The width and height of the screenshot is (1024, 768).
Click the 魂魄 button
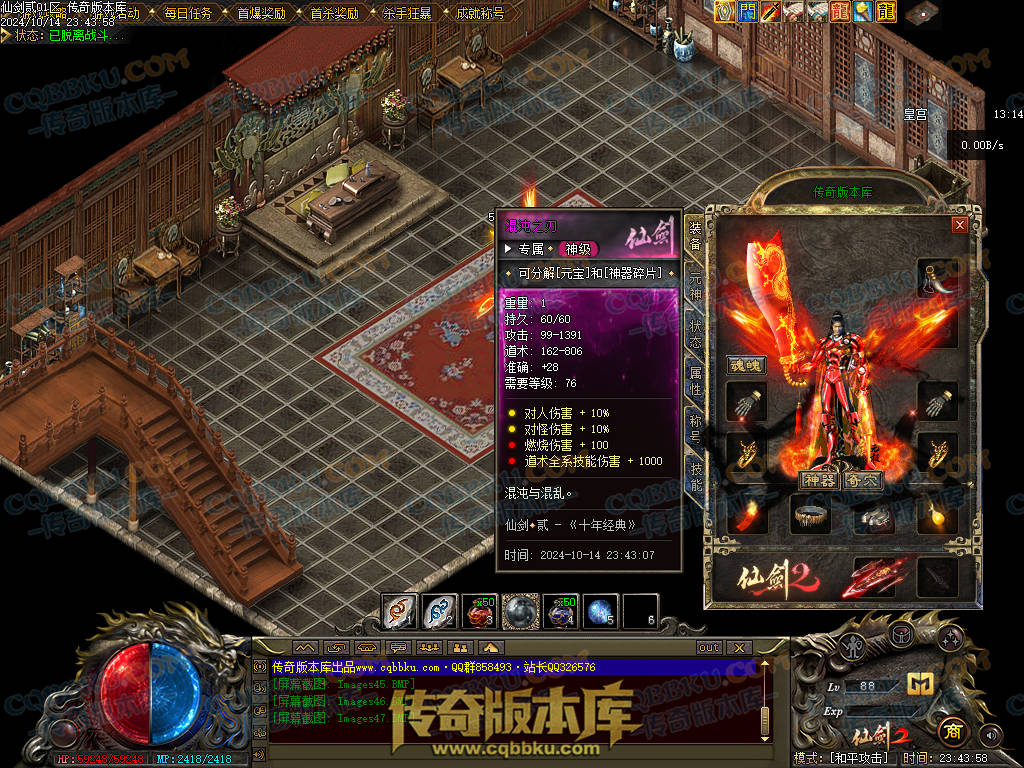pyautogui.click(x=745, y=366)
